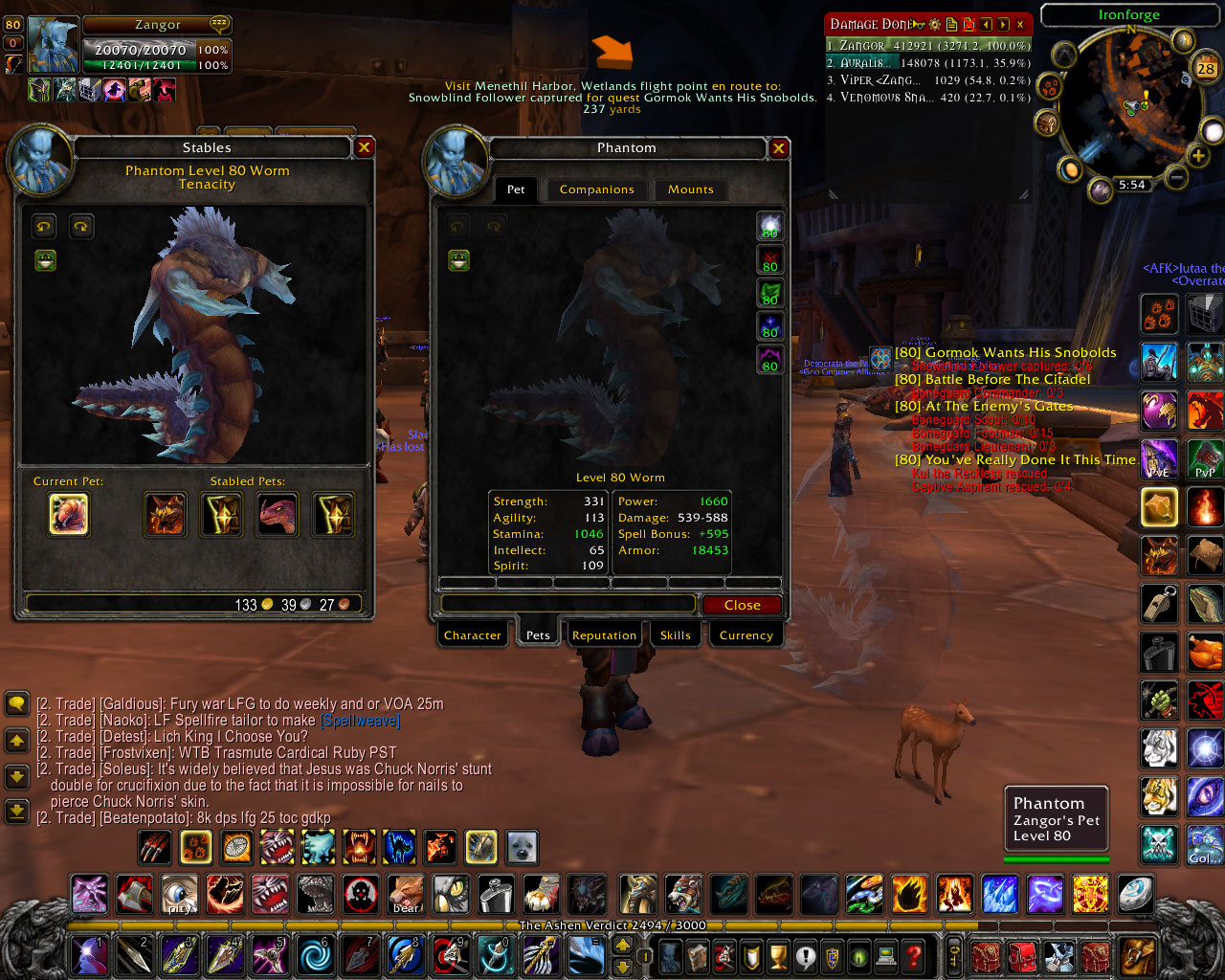Open Recount options via the gear icon

935,24
